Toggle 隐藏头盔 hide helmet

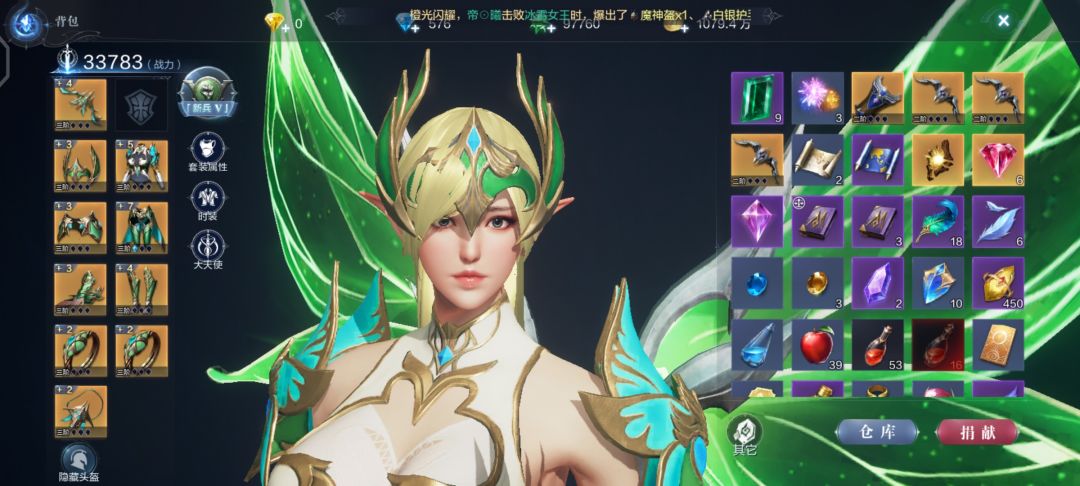coord(76,463)
